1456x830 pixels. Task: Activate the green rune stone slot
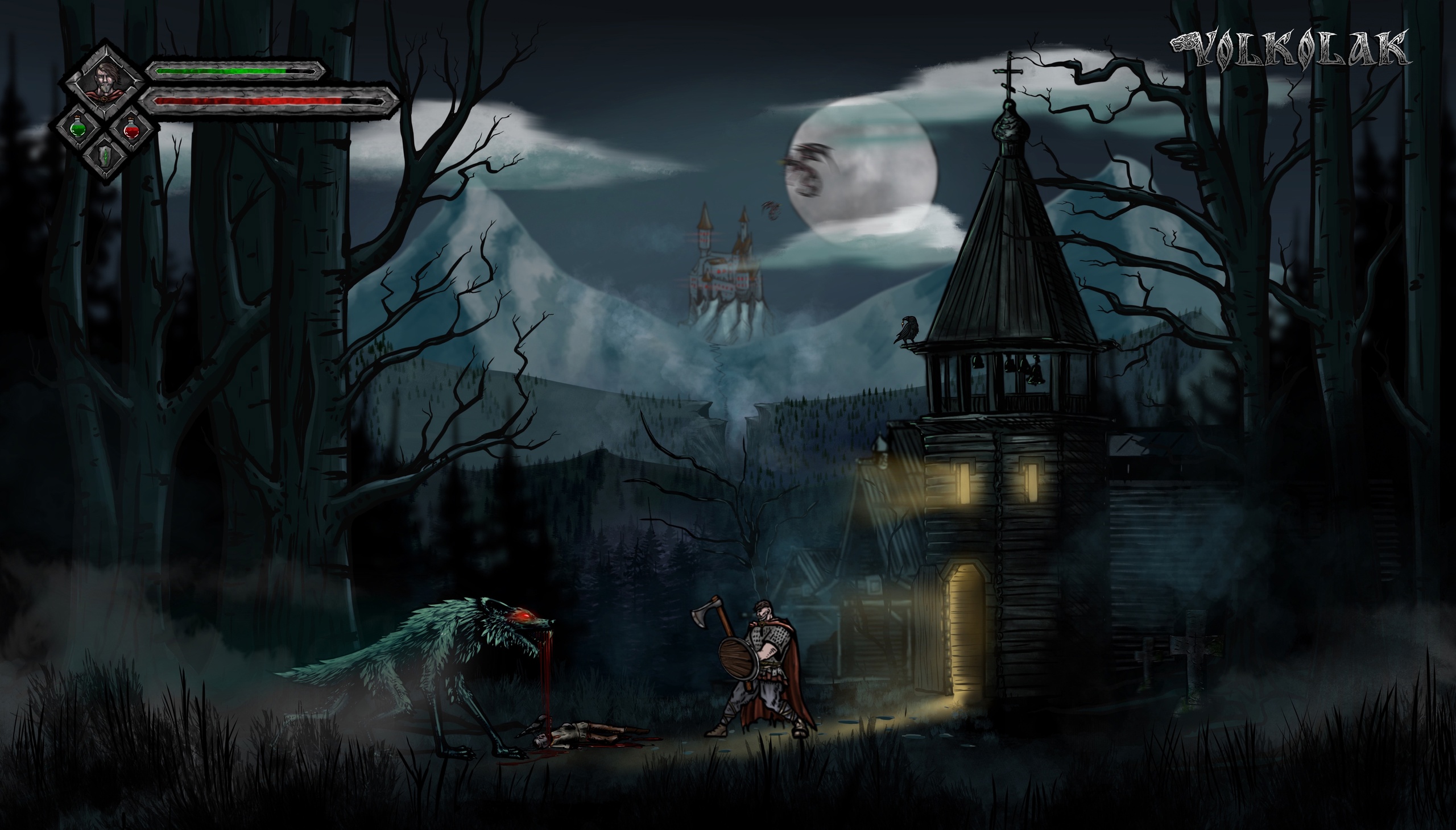coord(106,154)
